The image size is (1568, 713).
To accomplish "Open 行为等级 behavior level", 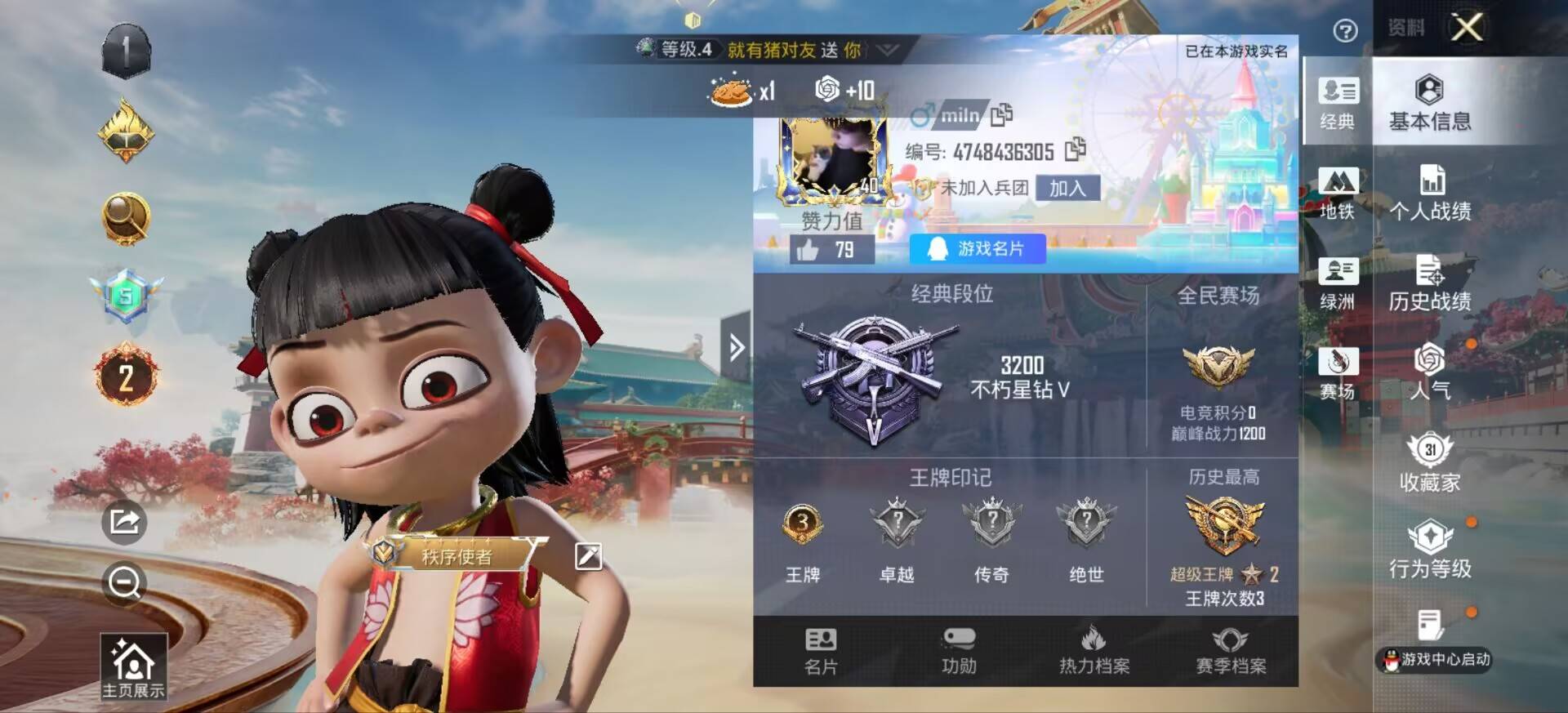I will [x=1430, y=550].
